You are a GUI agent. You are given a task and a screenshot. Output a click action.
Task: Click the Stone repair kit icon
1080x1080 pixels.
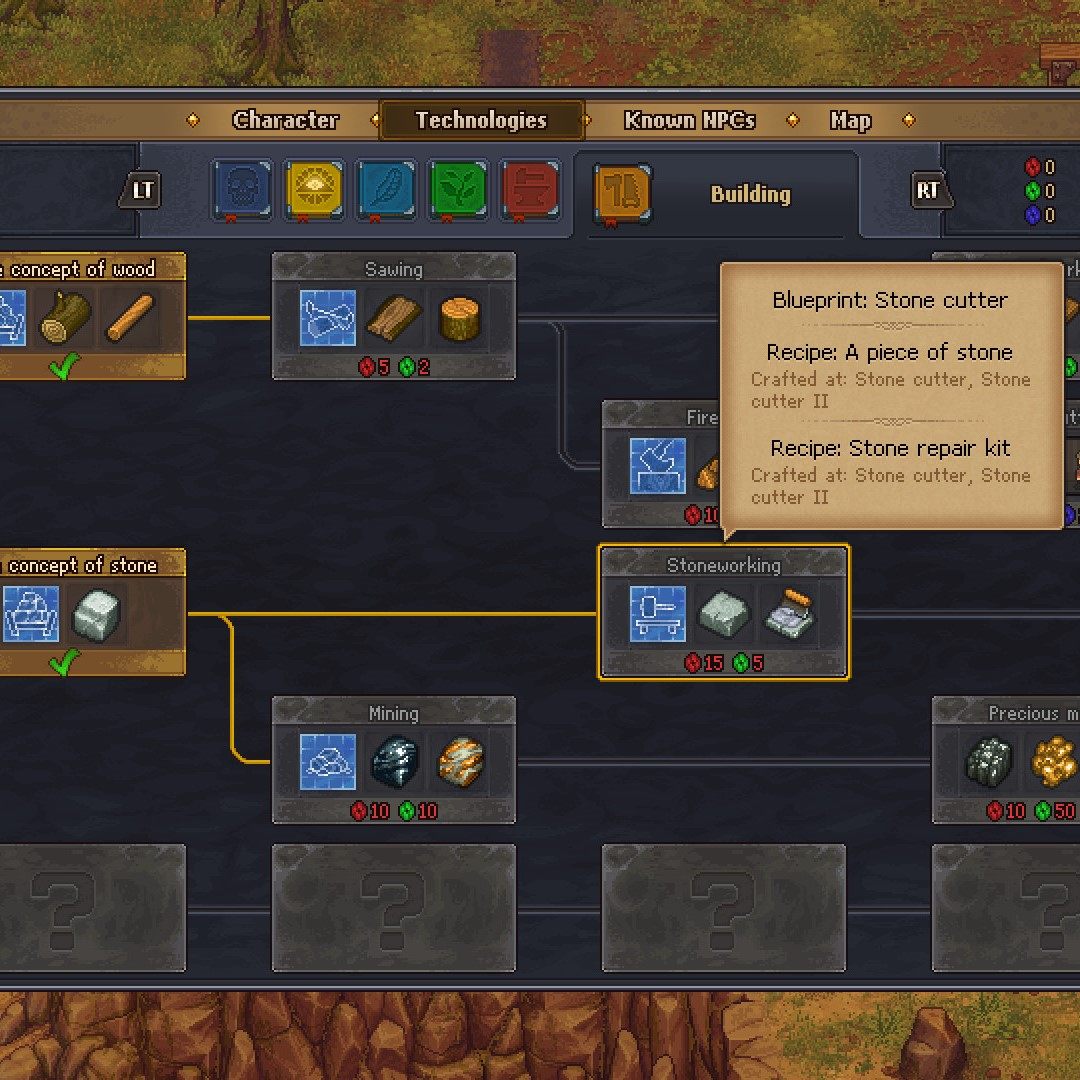click(788, 614)
